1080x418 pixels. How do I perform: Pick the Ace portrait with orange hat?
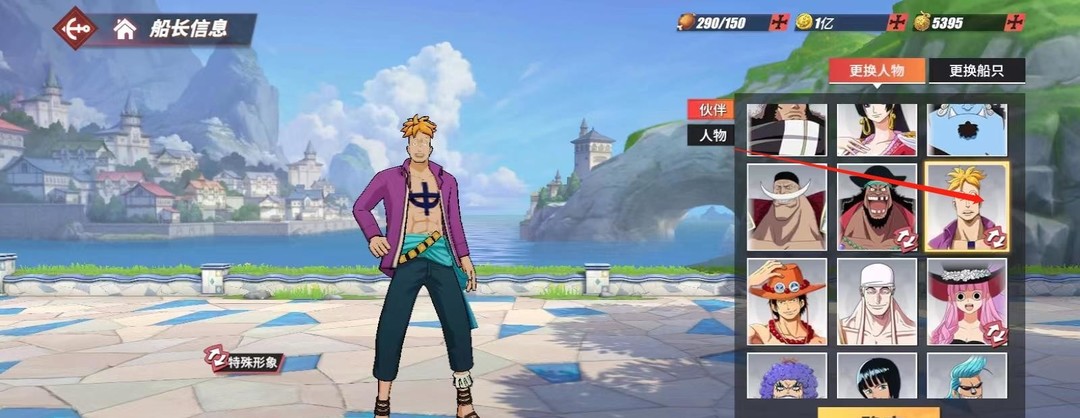tap(786, 301)
